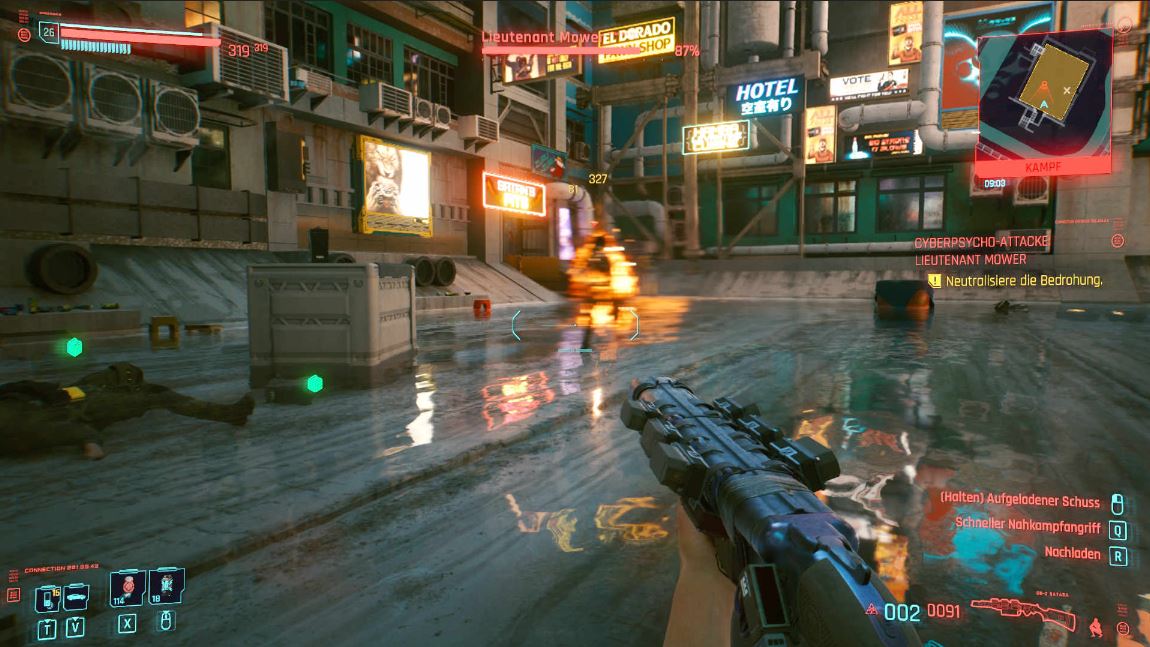Click the red X marker on minimap
1150x647 pixels.
[x=1067, y=90]
